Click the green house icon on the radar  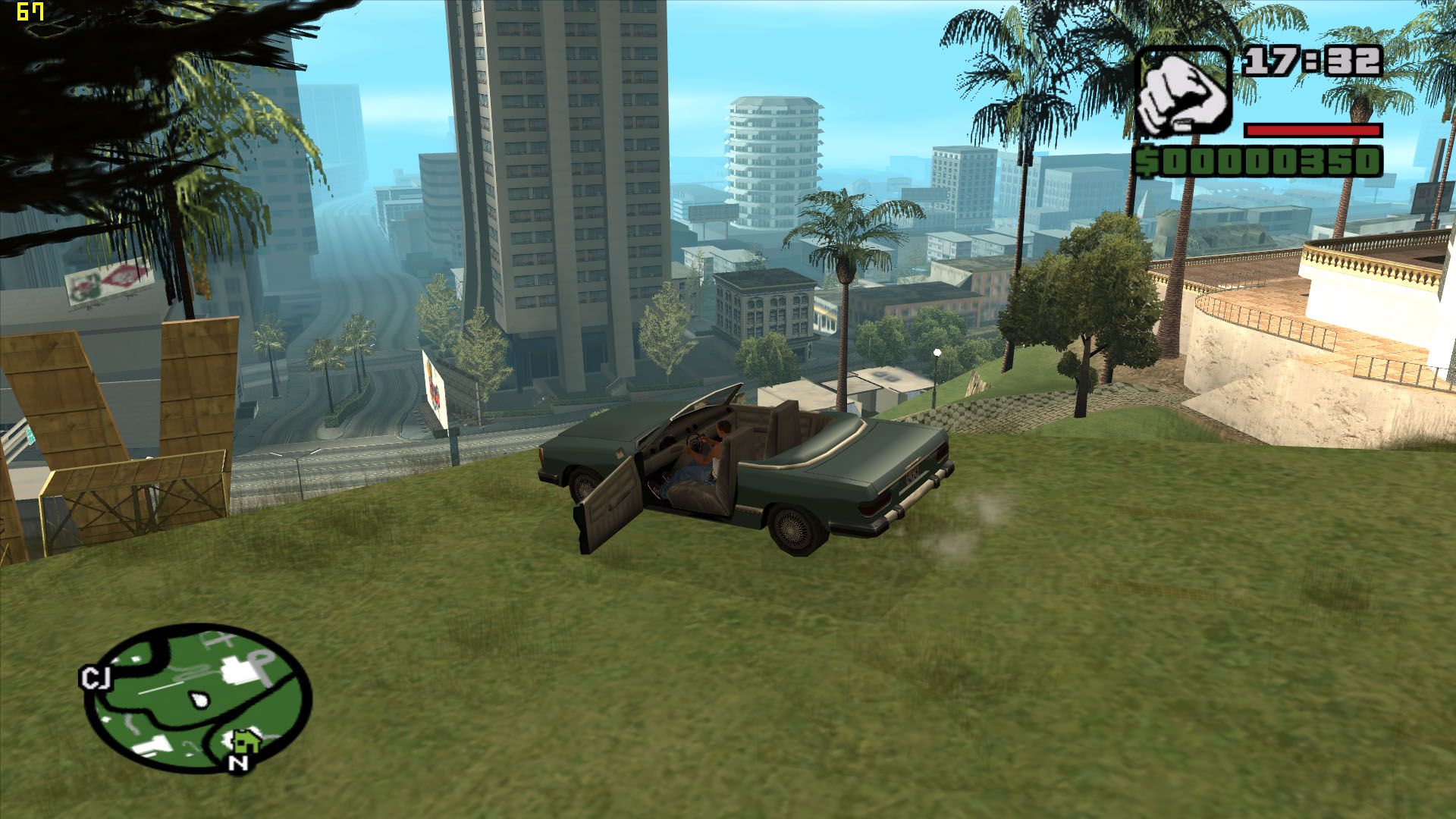(x=245, y=739)
